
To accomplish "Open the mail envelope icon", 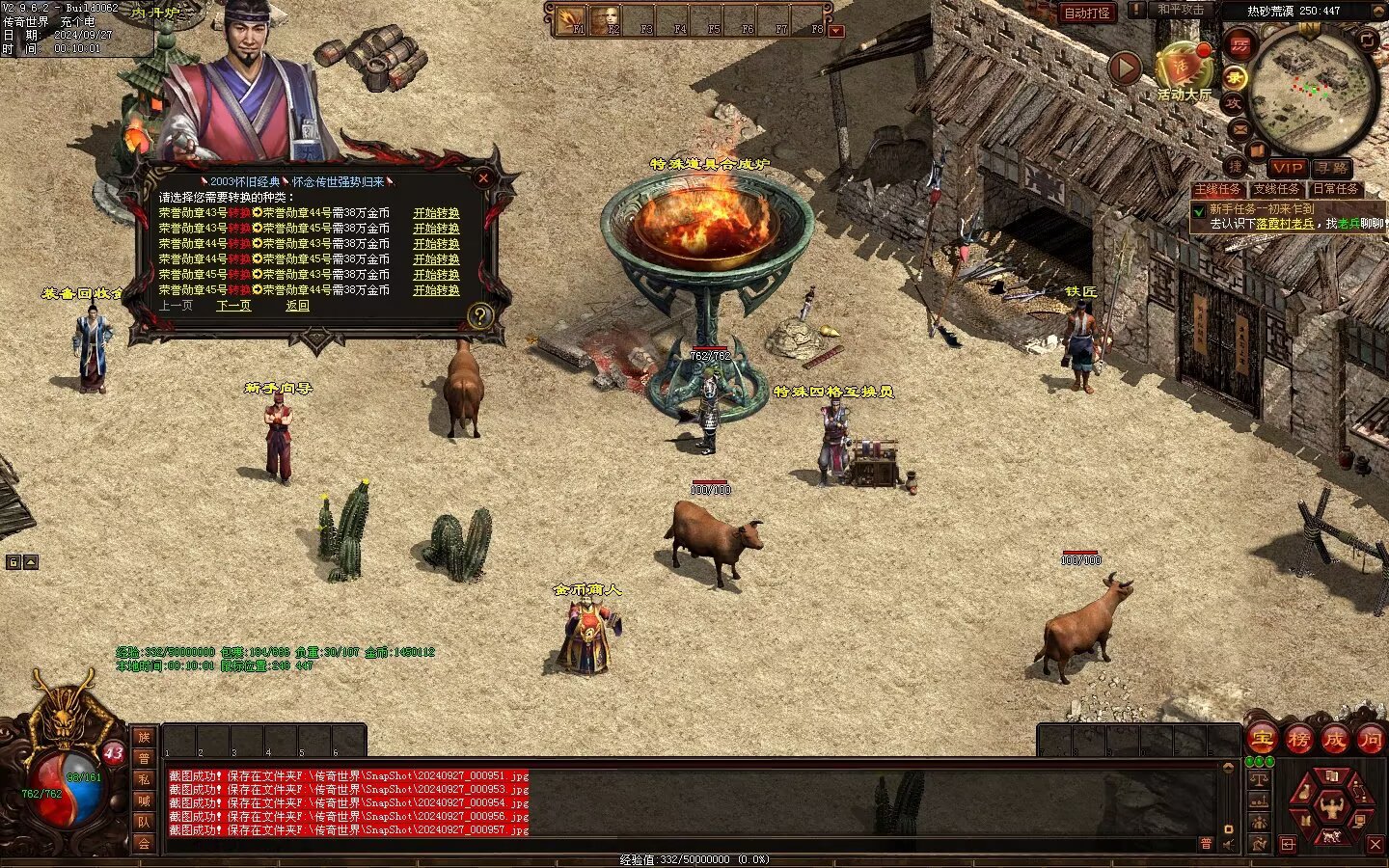I will point(1239,129).
